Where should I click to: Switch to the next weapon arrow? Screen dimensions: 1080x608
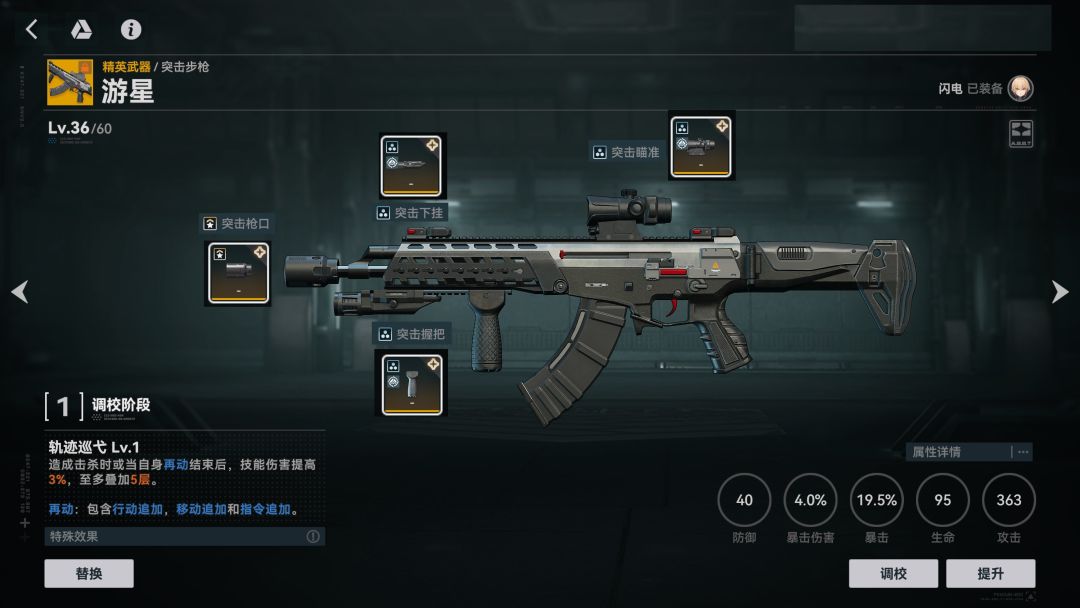coord(1060,292)
